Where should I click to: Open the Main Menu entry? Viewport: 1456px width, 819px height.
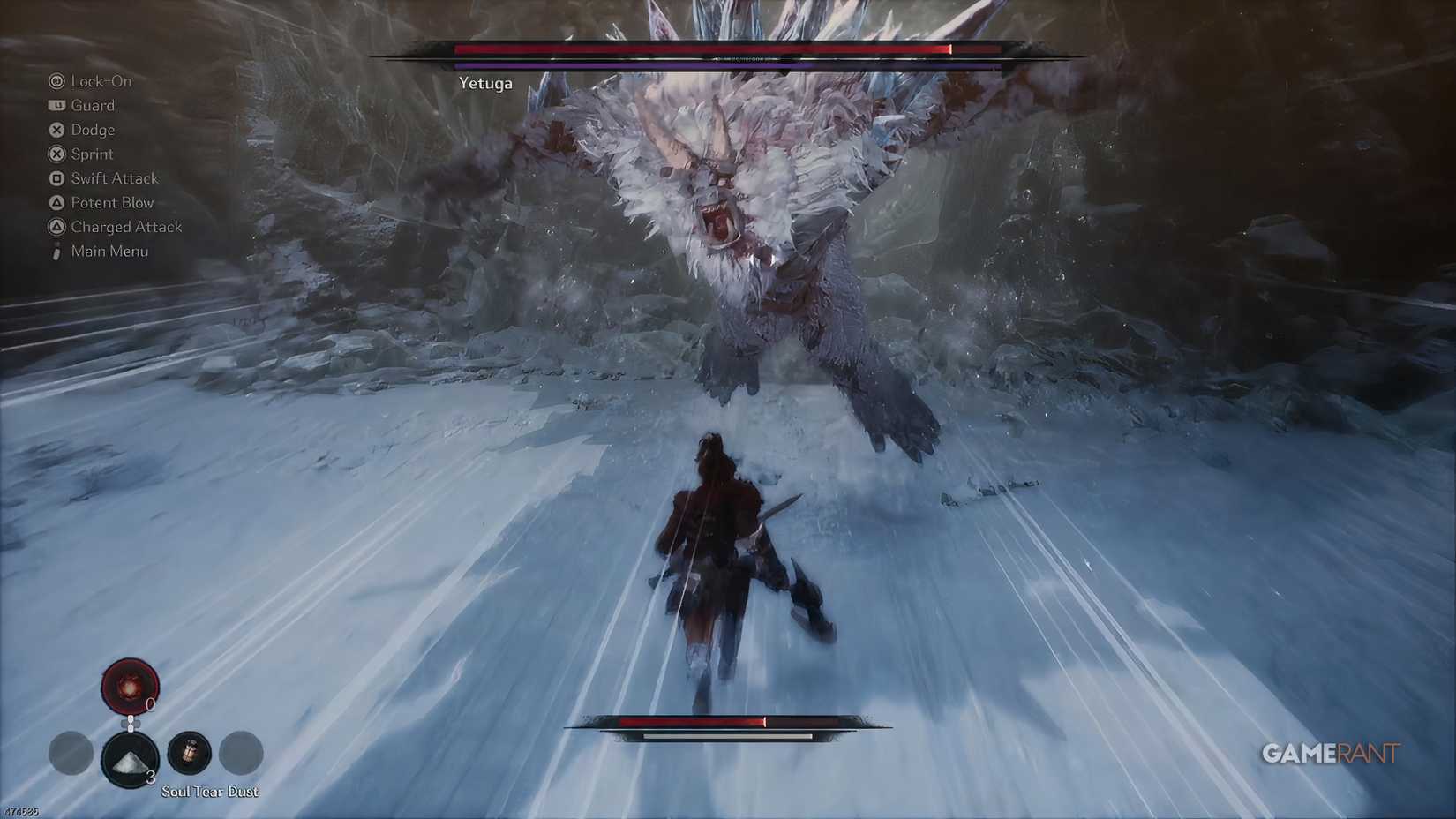[109, 251]
